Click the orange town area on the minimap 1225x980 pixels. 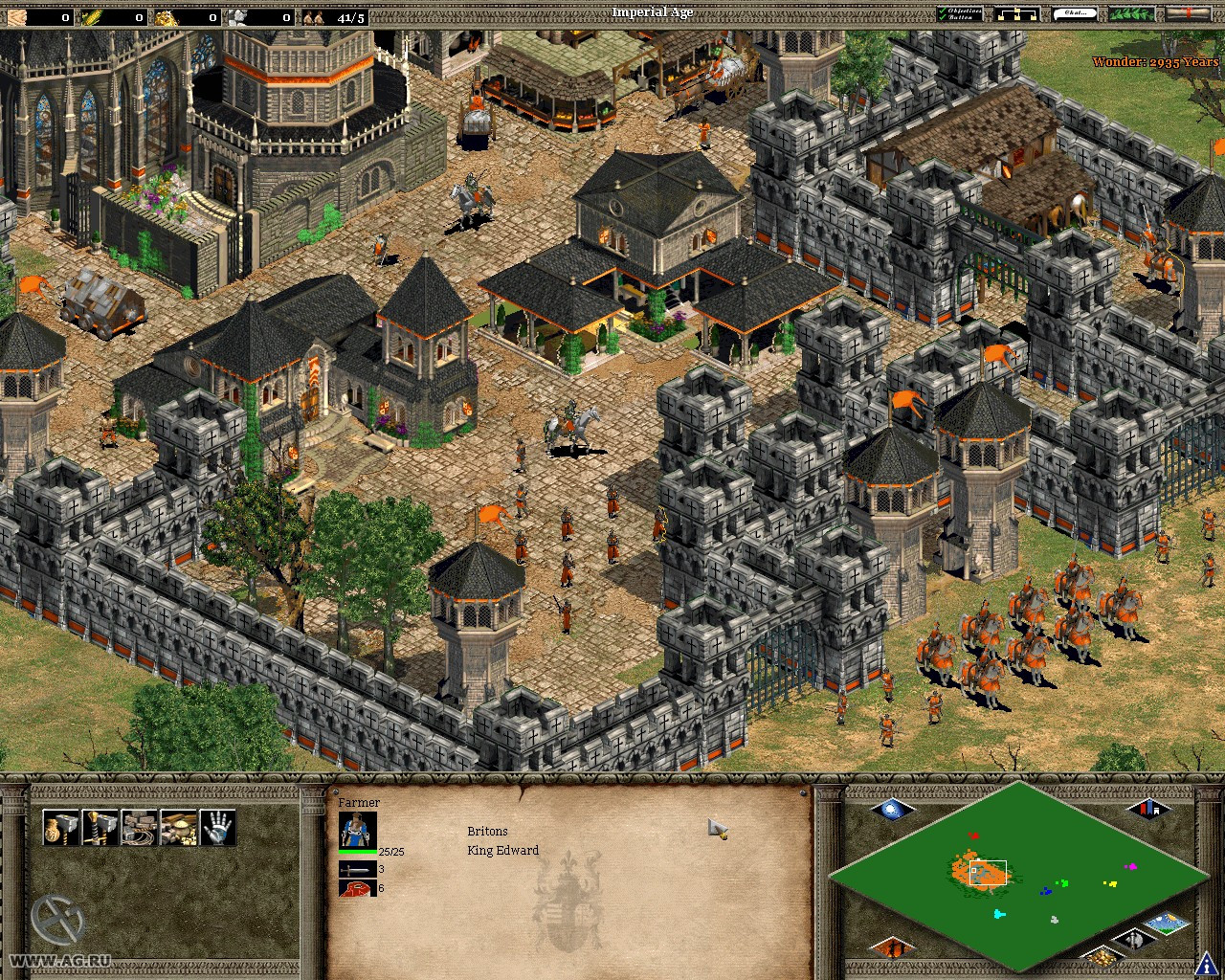(980, 871)
